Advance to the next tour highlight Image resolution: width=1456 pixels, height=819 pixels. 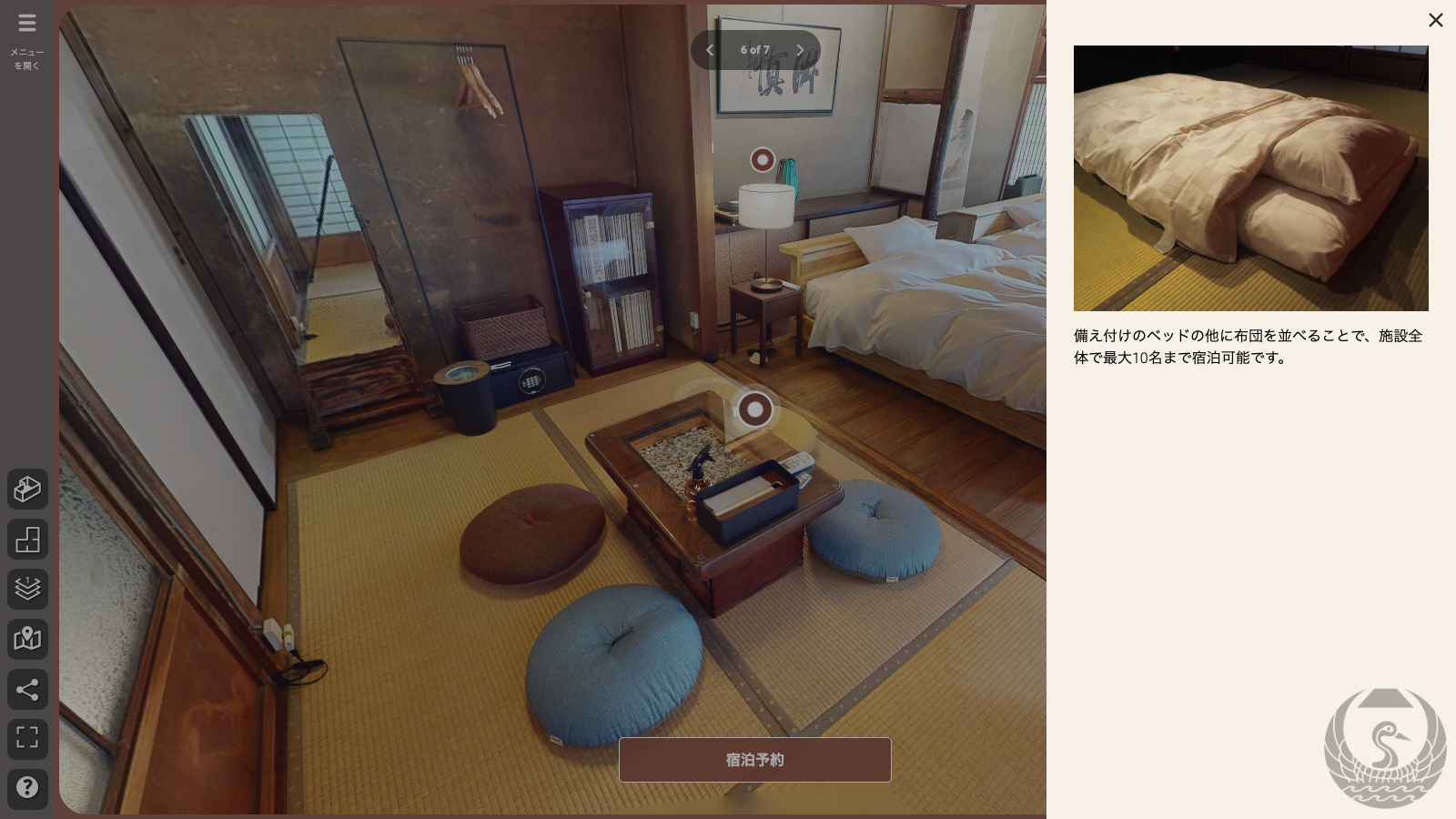tap(800, 50)
